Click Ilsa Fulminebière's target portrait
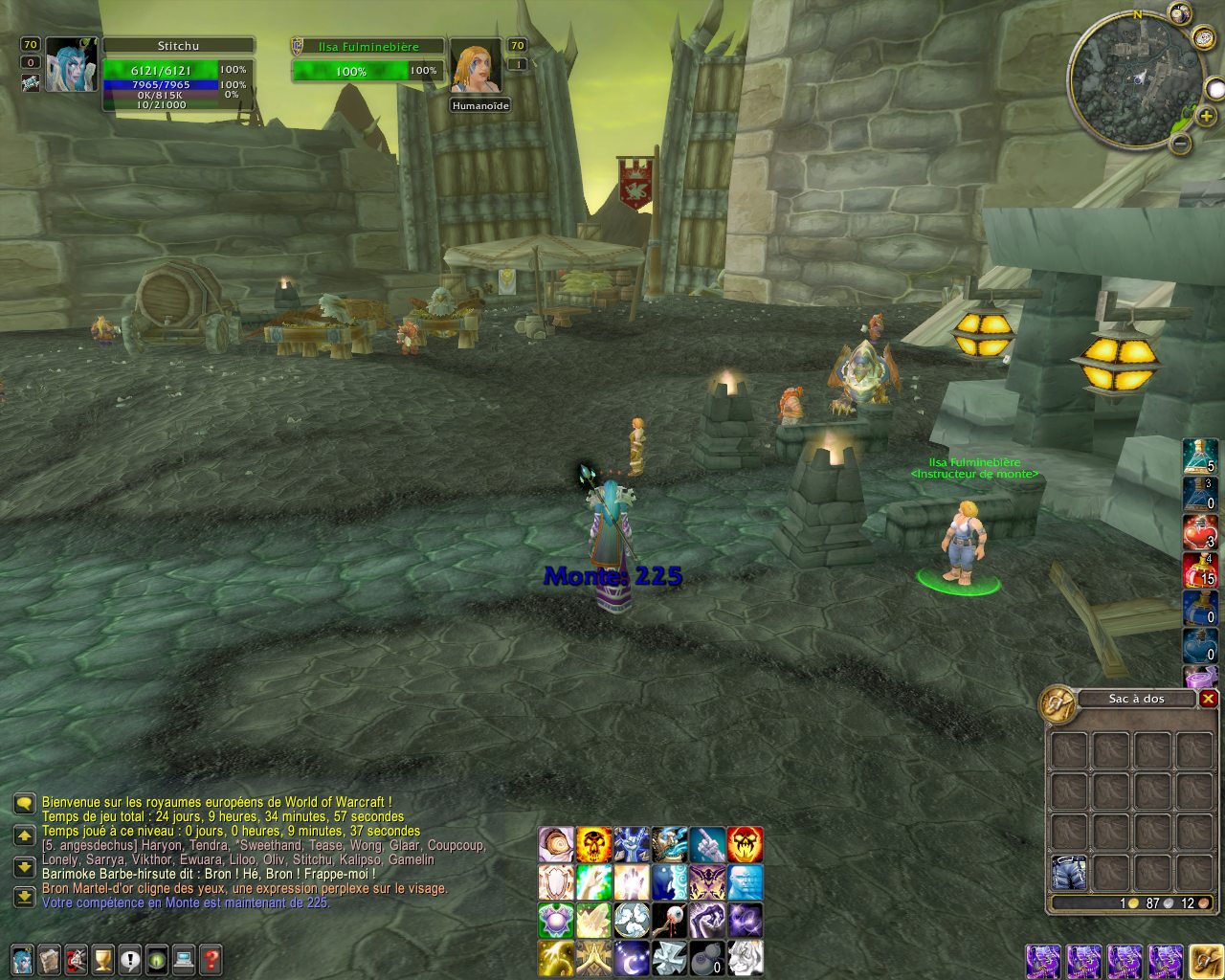The height and width of the screenshot is (980, 1225). click(x=476, y=68)
